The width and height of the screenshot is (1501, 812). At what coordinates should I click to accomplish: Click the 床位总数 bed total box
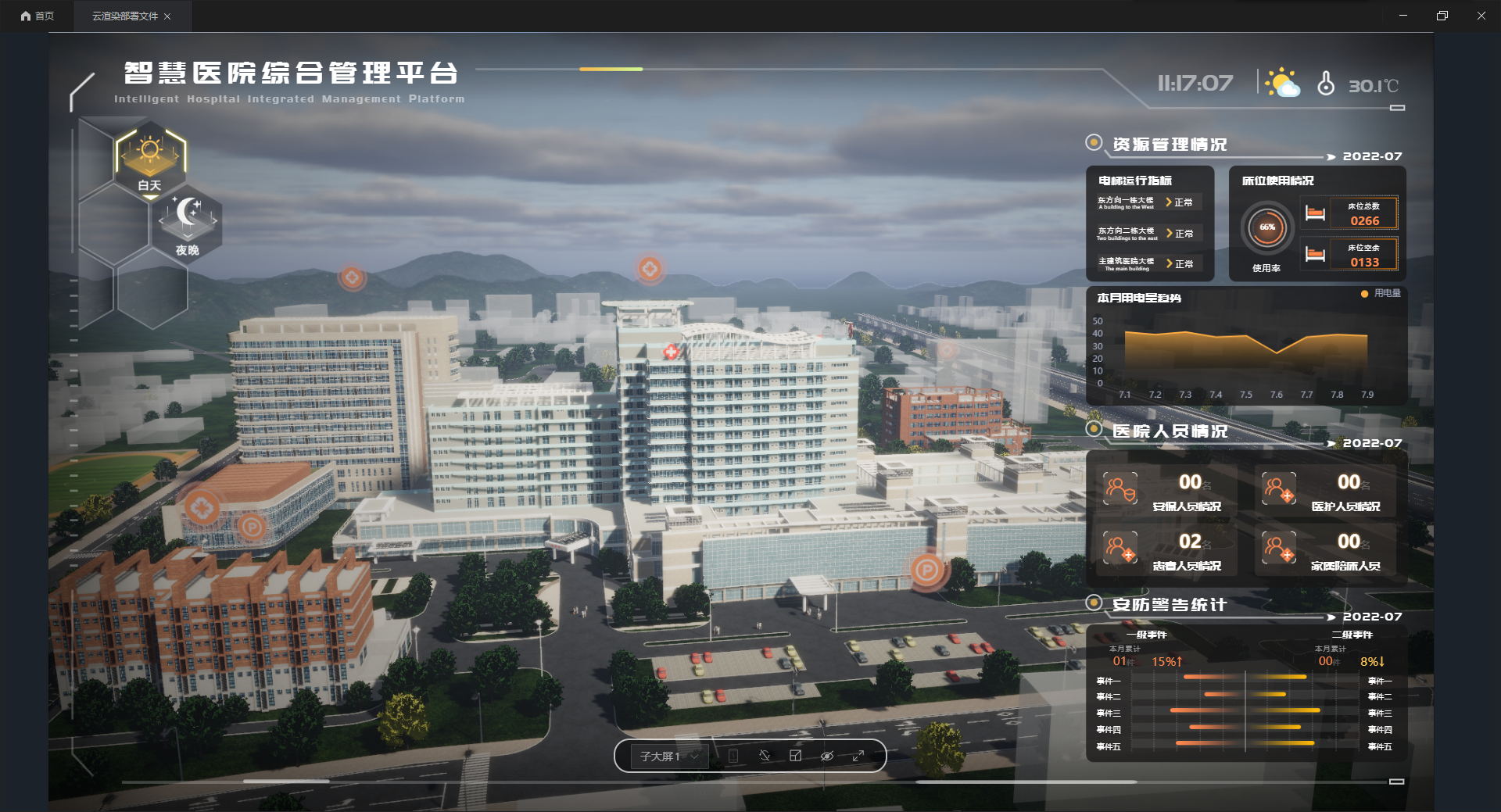click(x=1363, y=213)
